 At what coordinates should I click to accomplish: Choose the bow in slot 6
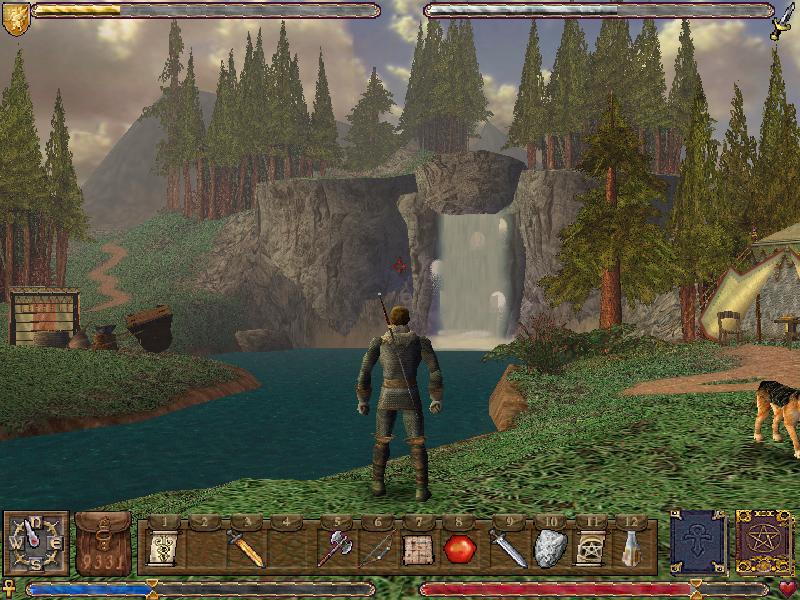pyautogui.click(x=377, y=548)
